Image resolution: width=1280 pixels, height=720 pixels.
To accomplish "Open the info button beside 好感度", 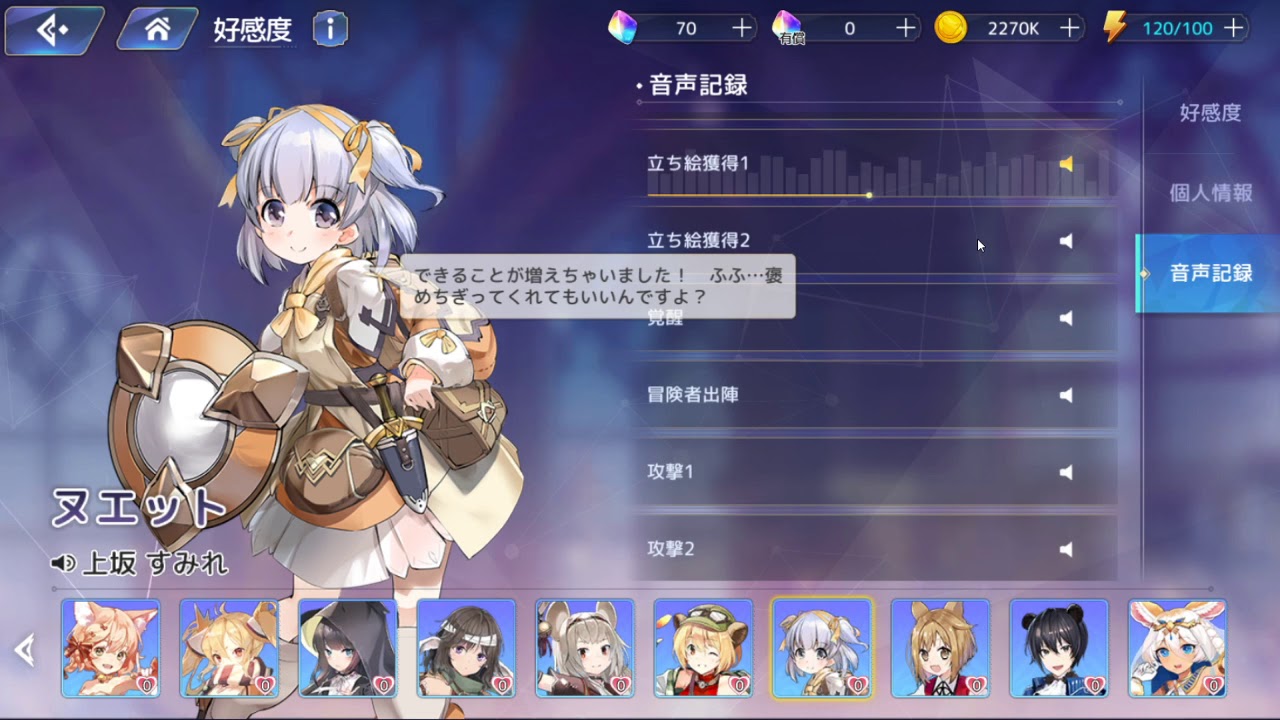I will tap(330, 30).
